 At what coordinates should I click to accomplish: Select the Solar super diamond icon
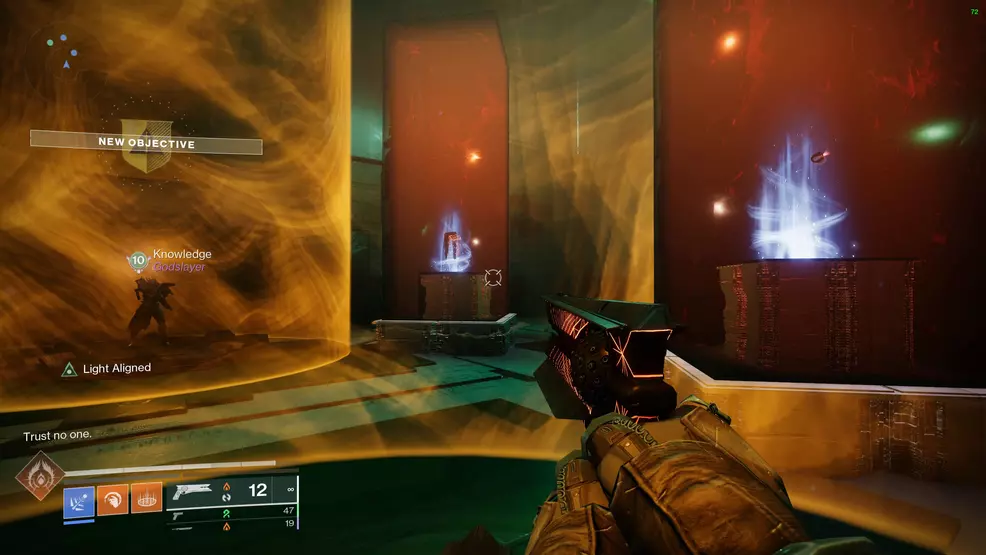coord(40,475)
